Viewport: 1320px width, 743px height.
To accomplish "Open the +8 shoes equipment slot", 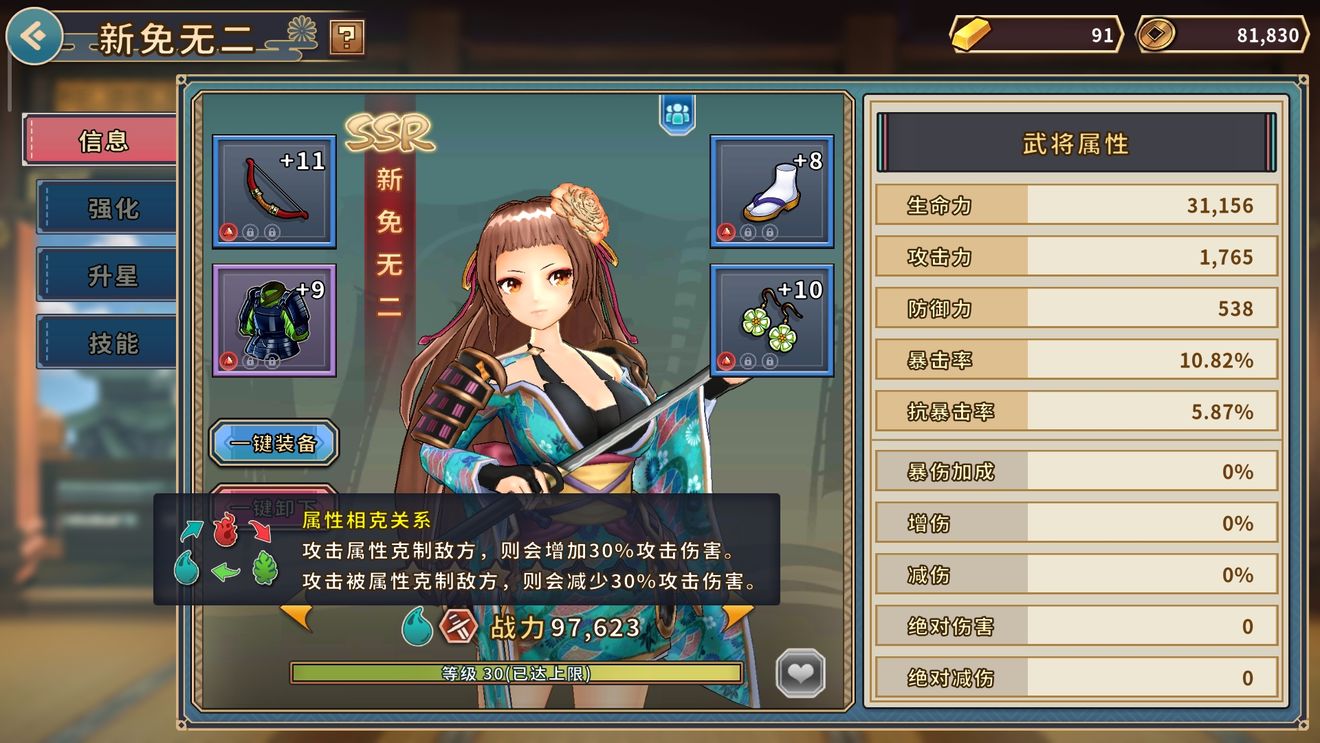I will pos(771,191).
